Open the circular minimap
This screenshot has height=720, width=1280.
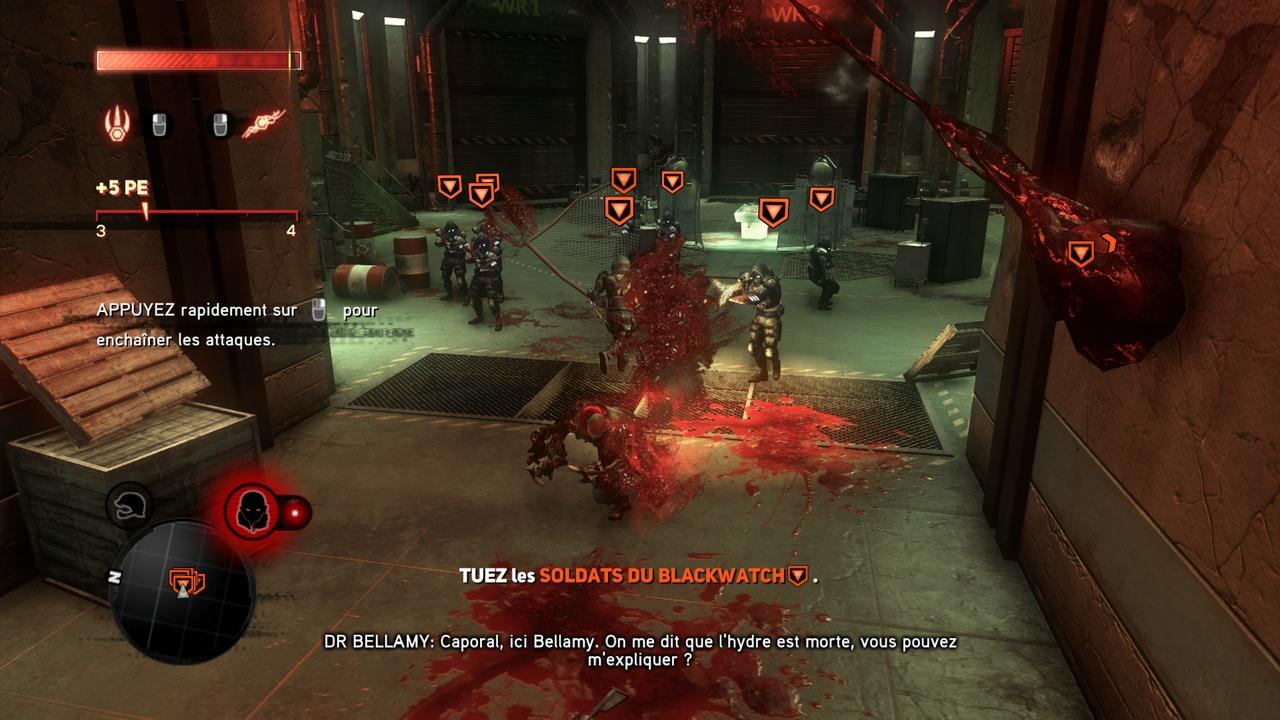click(x=181, y=594)
